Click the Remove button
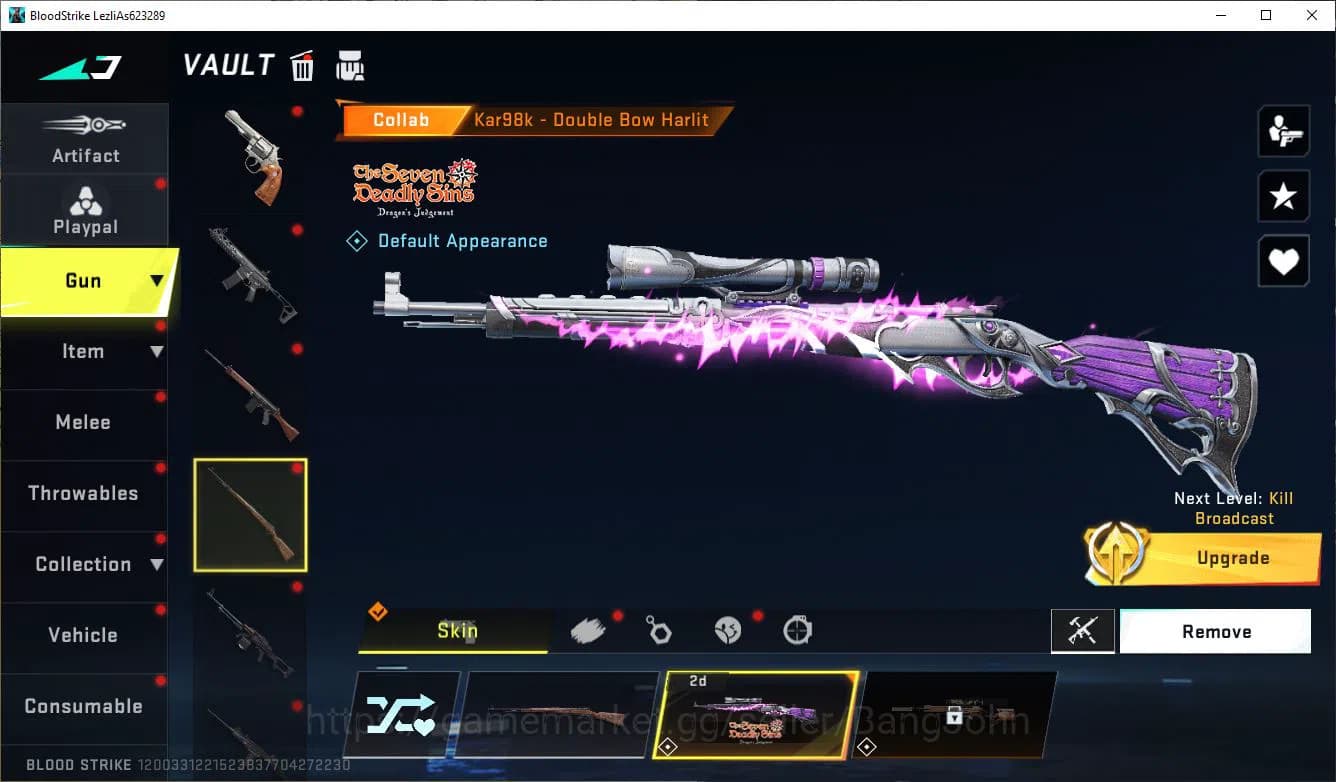 point(1216,631)
